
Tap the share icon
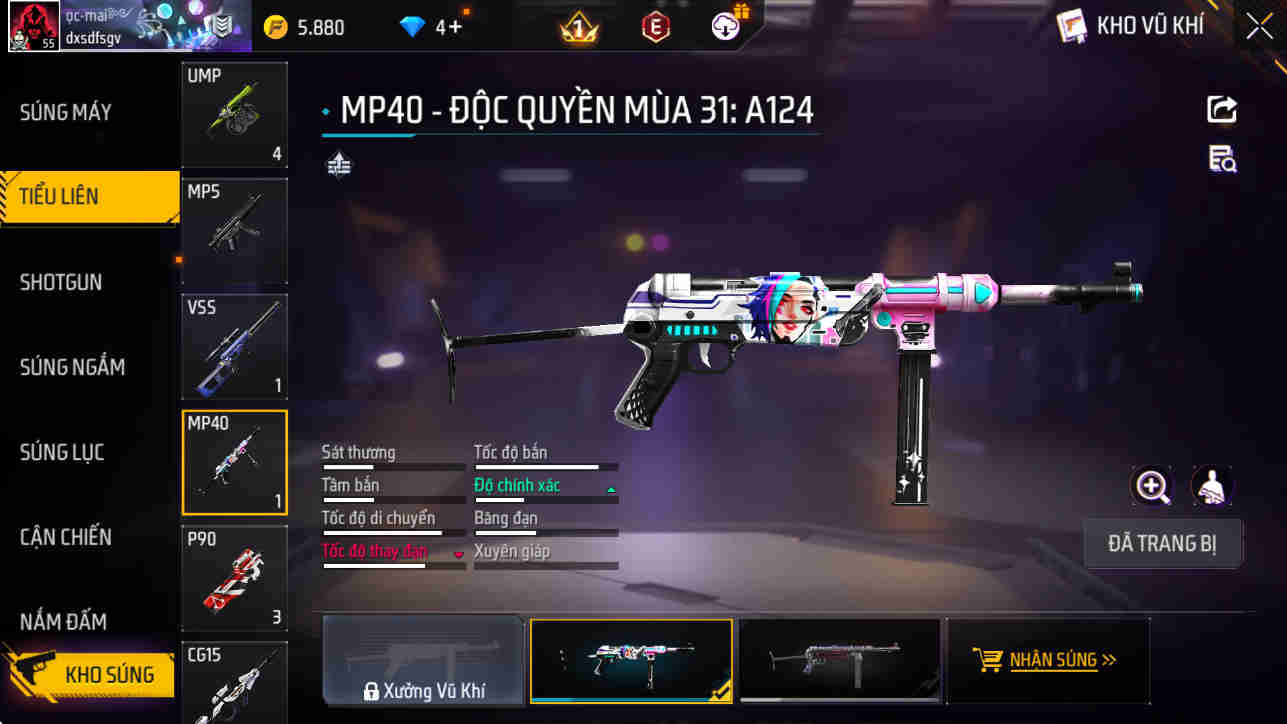point(1222,109)
